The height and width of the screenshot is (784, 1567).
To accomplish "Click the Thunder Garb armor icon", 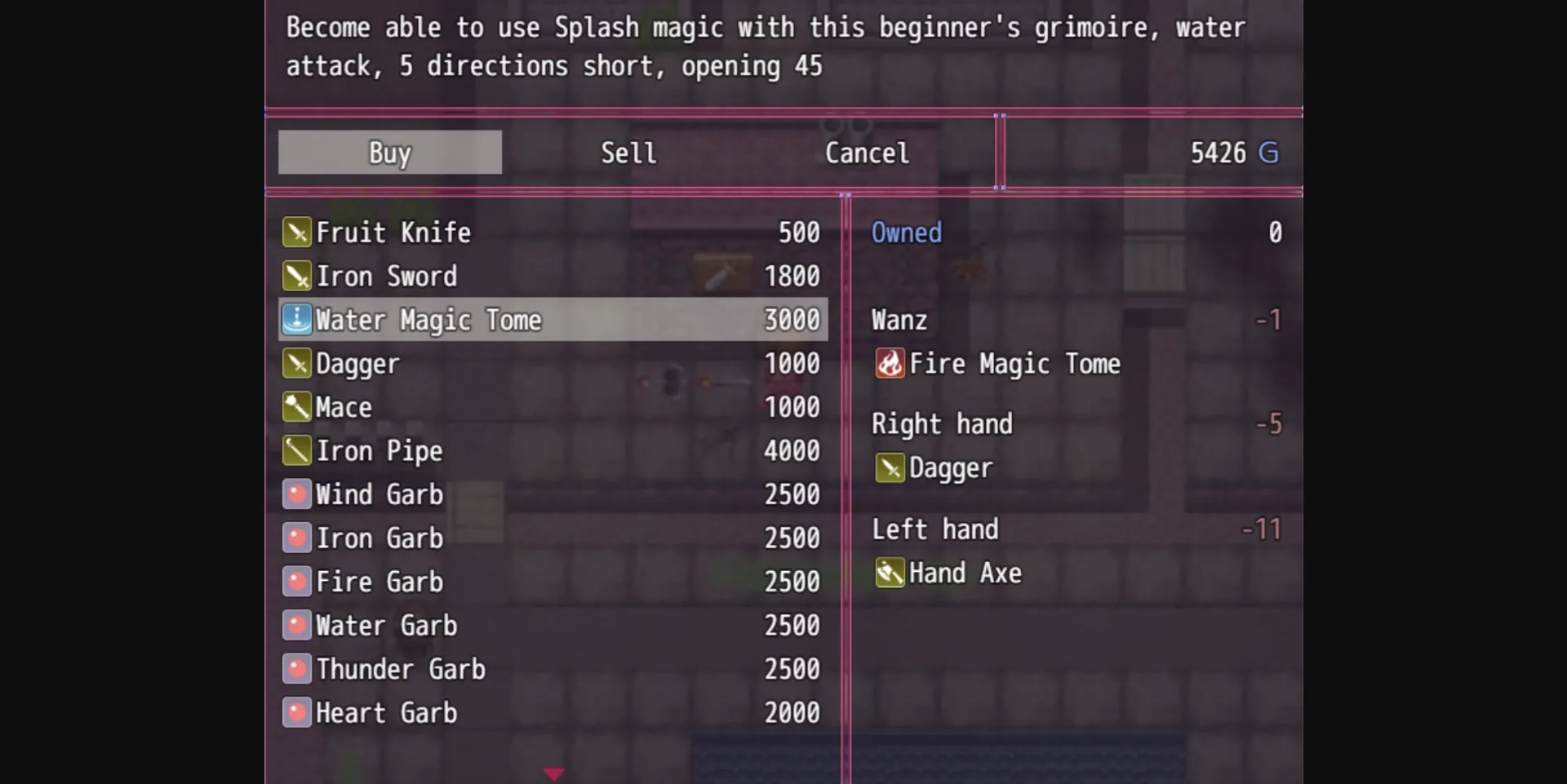I will tap(296, 669).
